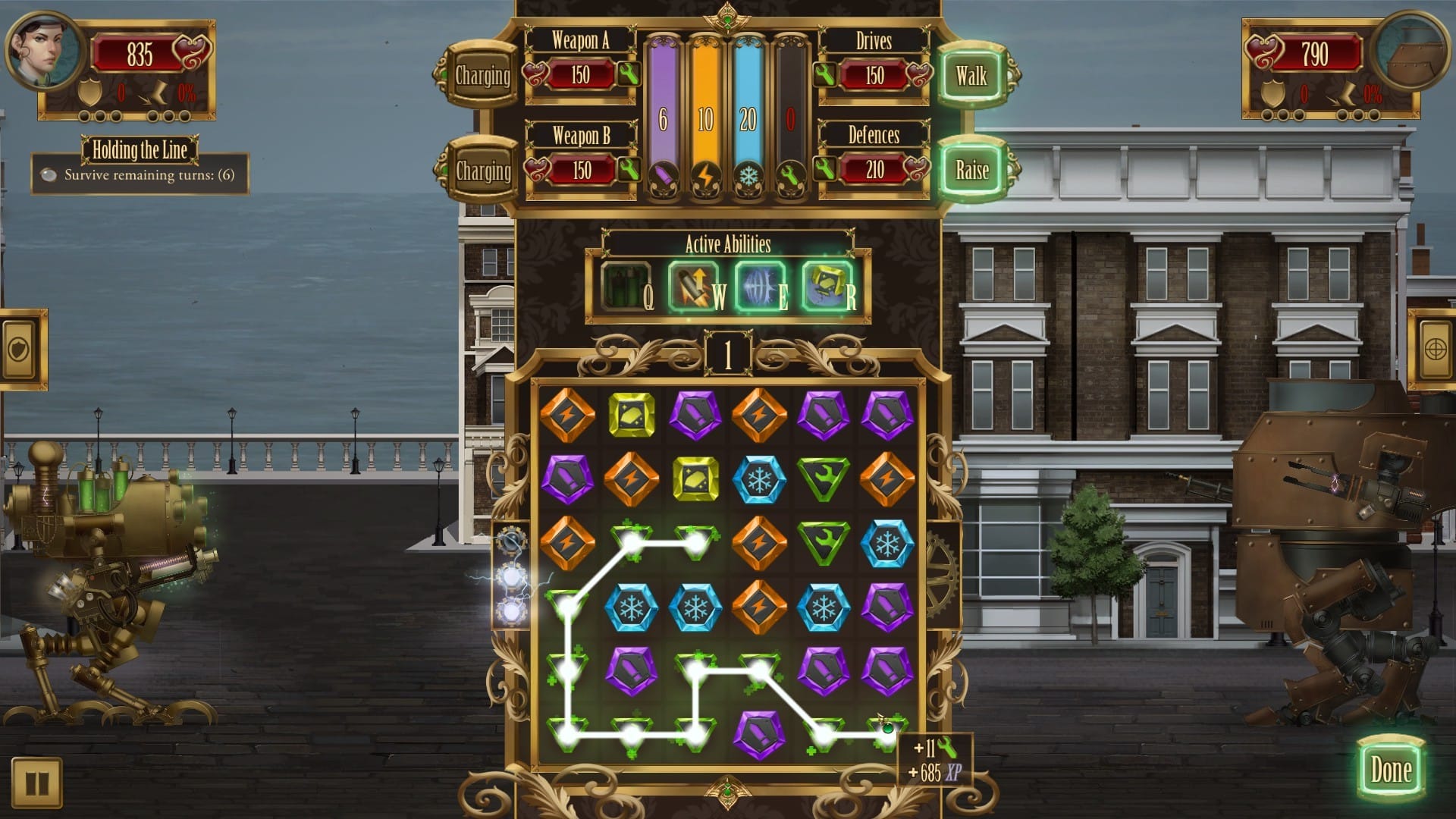The image size is (1456, 819).
Task: Activate the E ability icon
Action: point(759,287)
